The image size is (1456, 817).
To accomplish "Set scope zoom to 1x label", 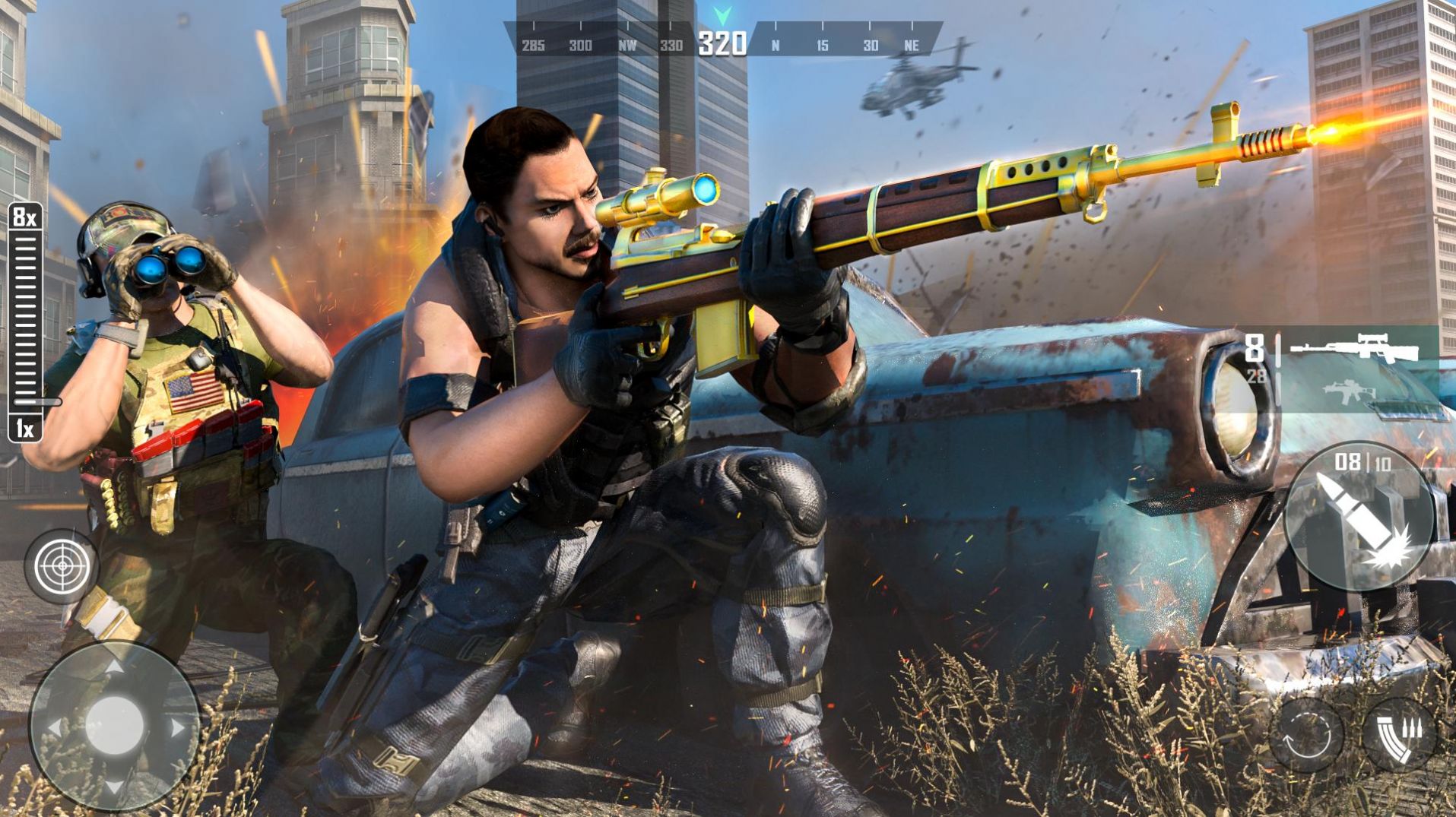I will pos(25,429).
